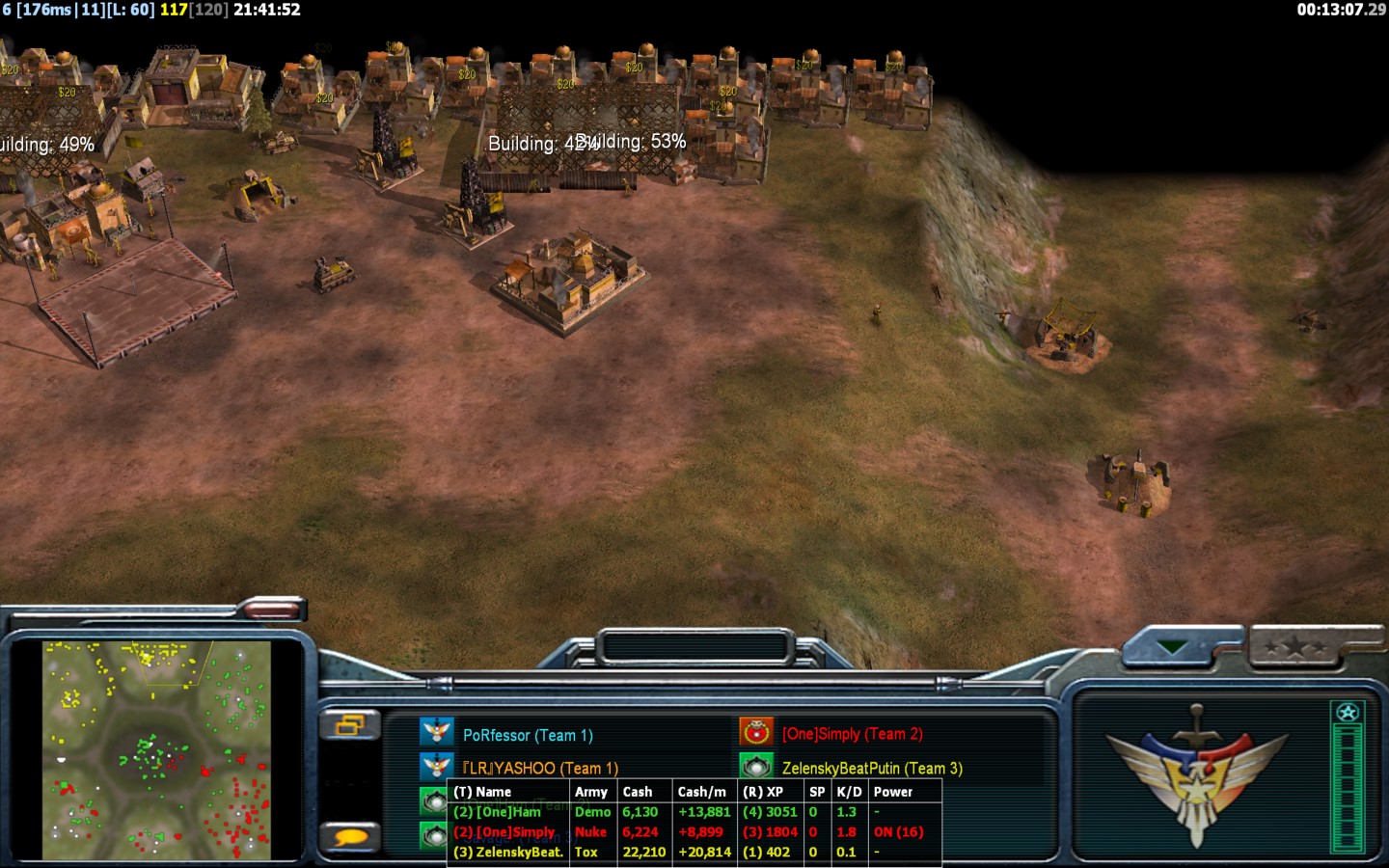This screenshot has width=1389, height=868.
Task: Open the chat speech-bubble button
Action: [x=349, y=837]
